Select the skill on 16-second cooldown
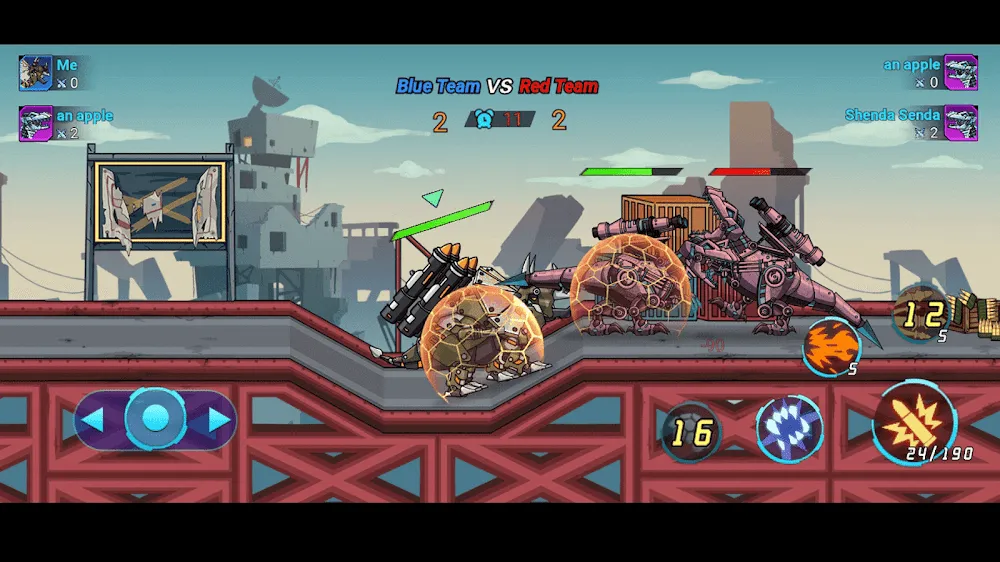Image resolution: width=1000 pixels, height=562 pixels. 691,432
